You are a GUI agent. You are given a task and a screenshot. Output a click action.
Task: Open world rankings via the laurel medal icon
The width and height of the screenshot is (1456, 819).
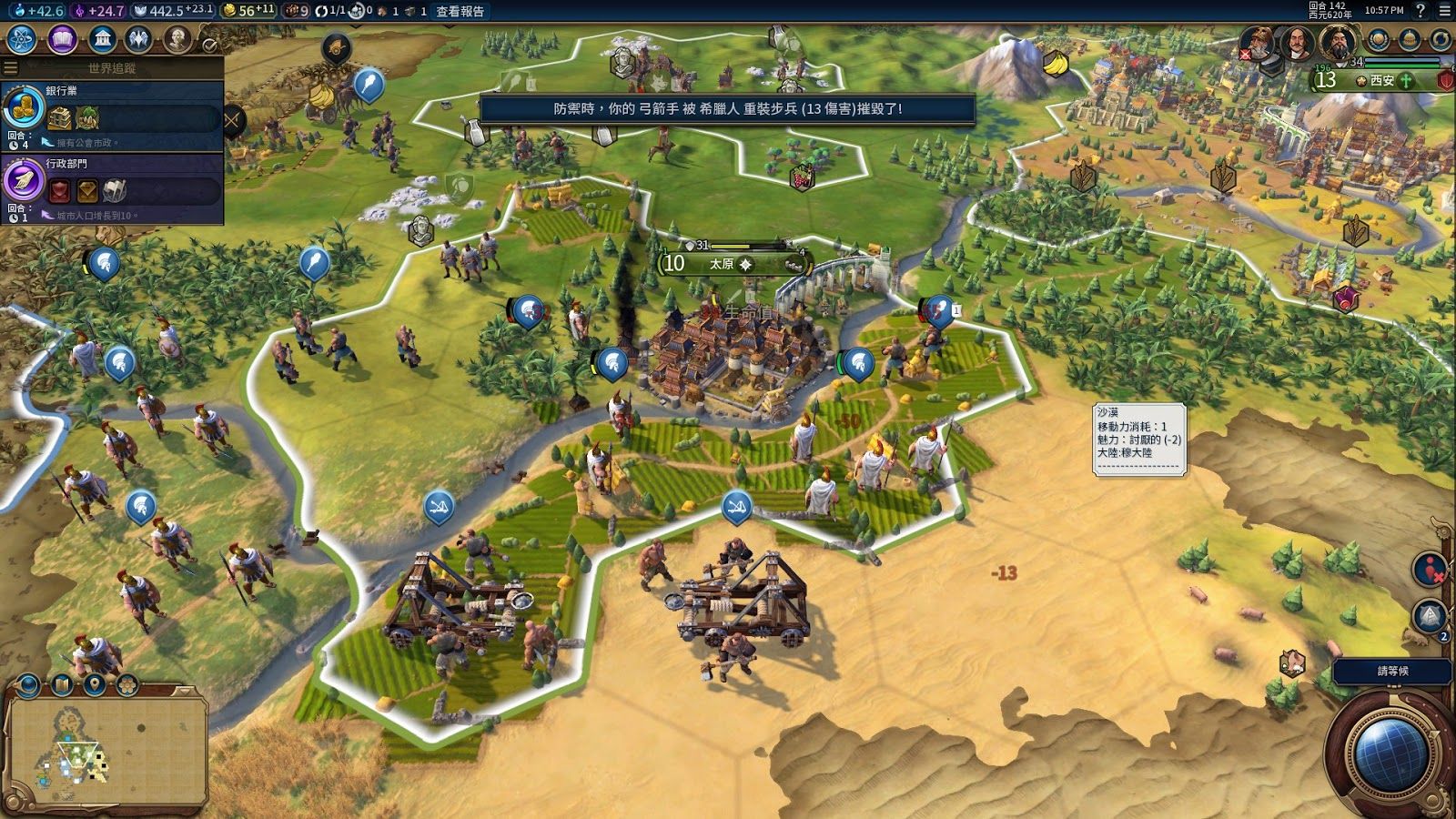[1380, 40]
